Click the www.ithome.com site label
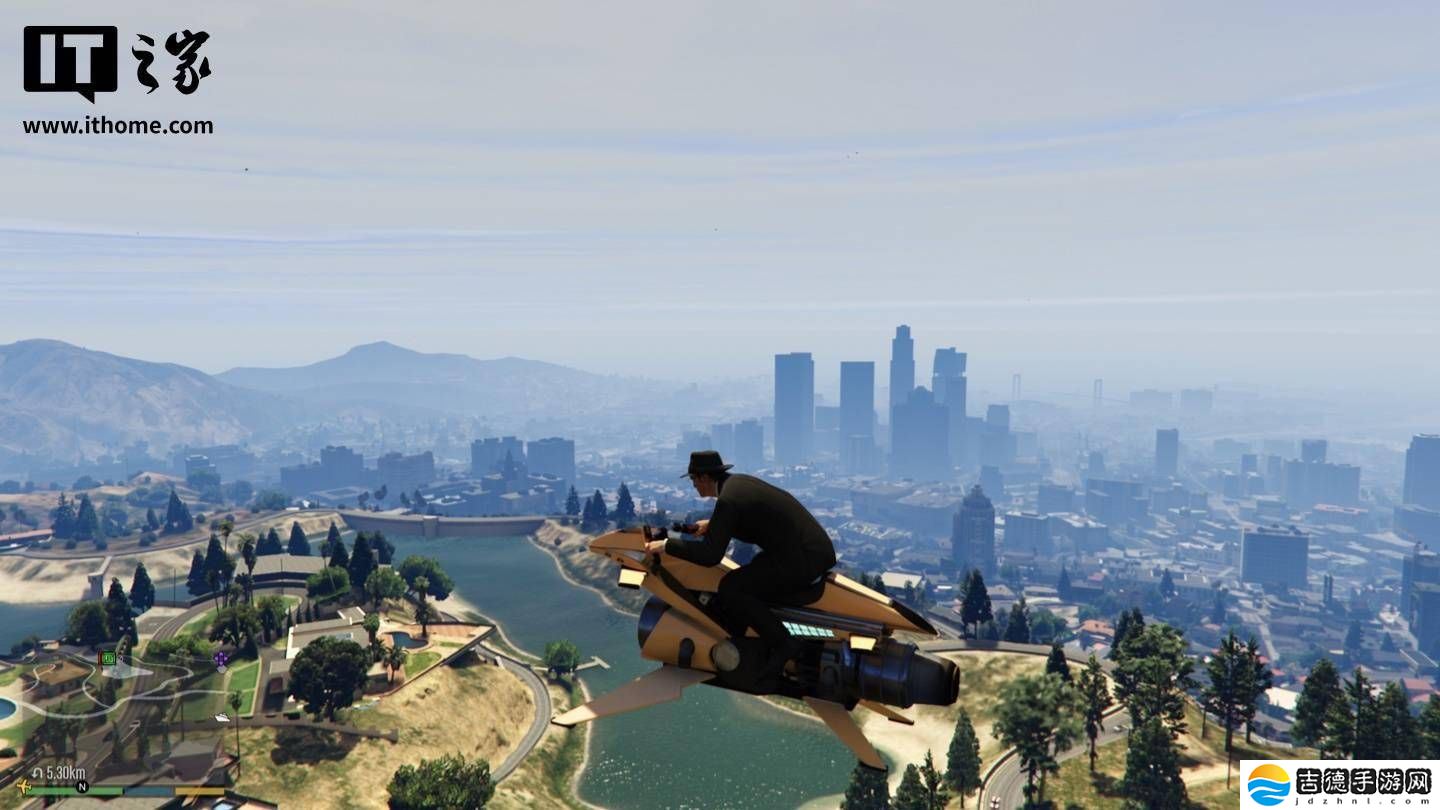 117,126
